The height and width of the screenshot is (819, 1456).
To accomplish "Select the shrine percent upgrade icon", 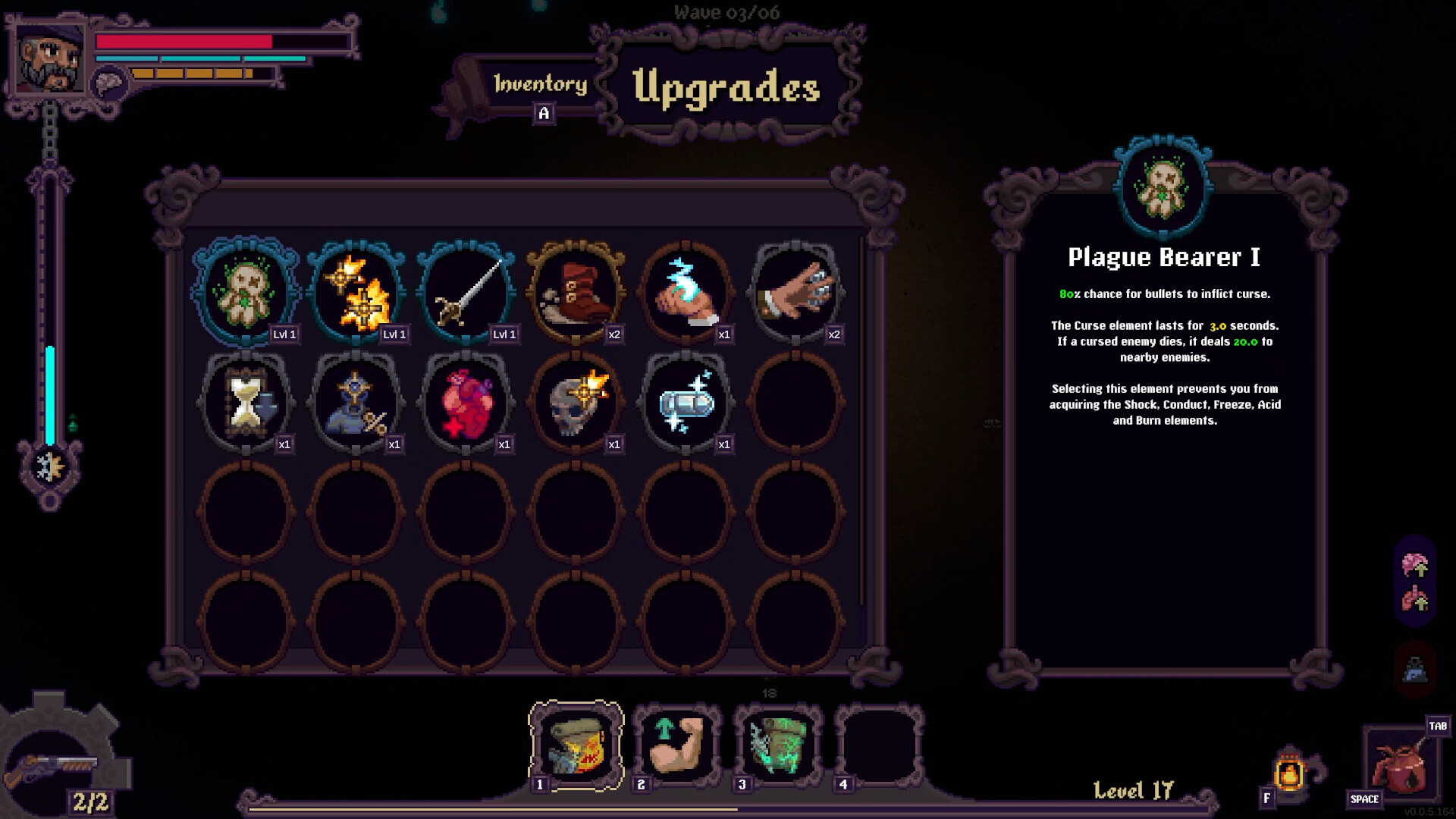I will 356,402.
